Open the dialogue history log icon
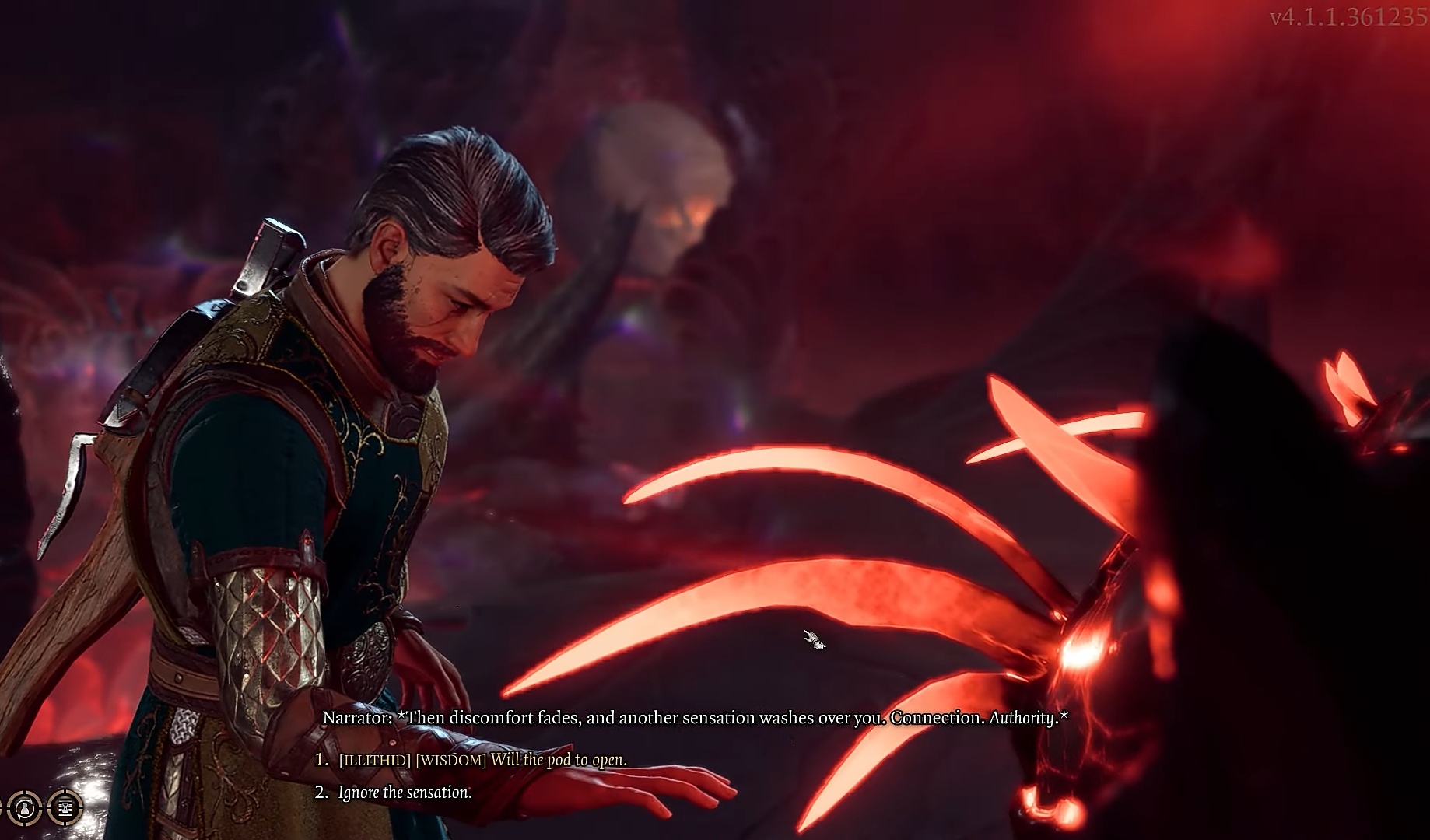 tap(65, 809)
